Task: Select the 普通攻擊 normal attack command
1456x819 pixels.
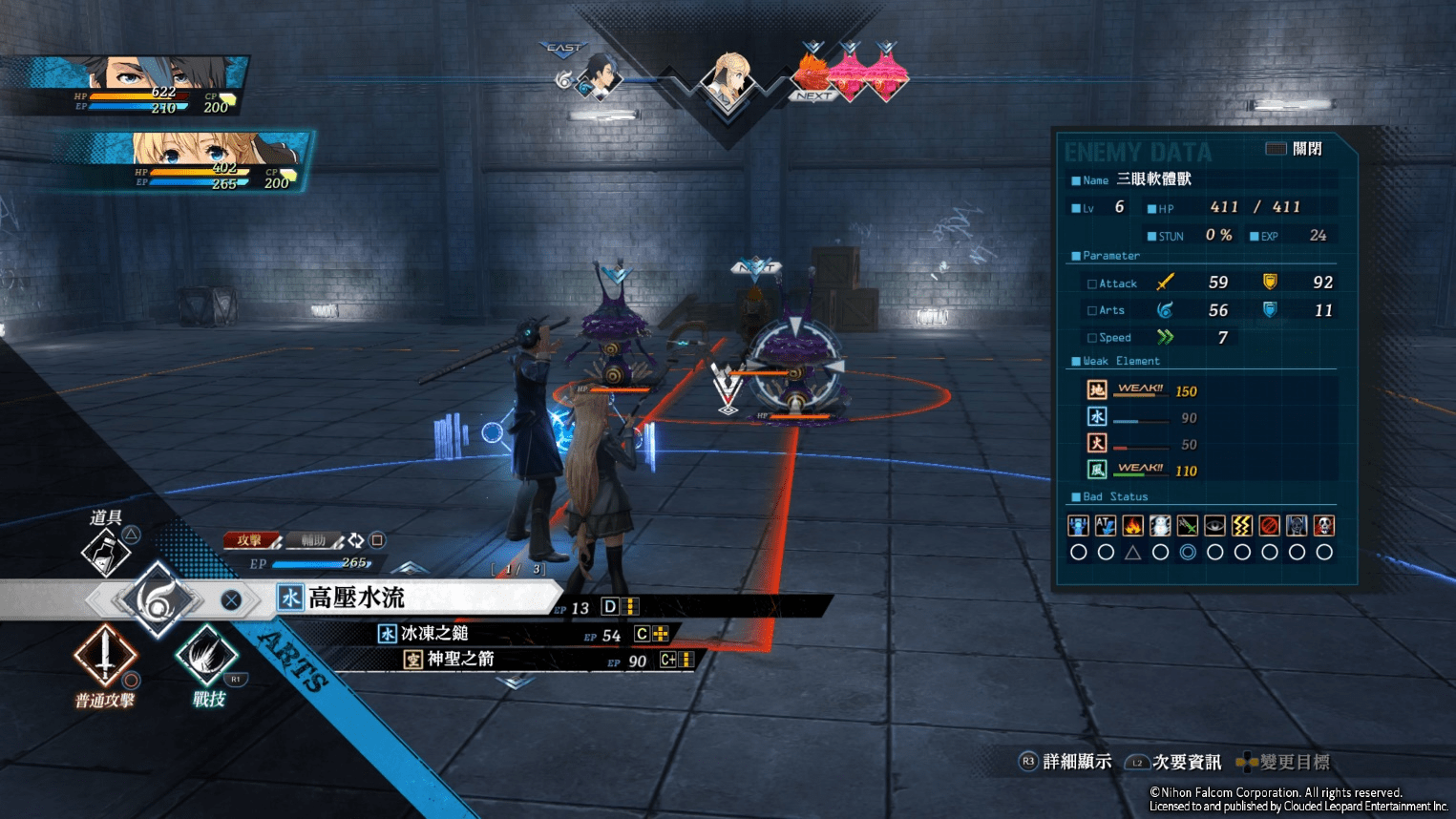Action: (105, 657)
